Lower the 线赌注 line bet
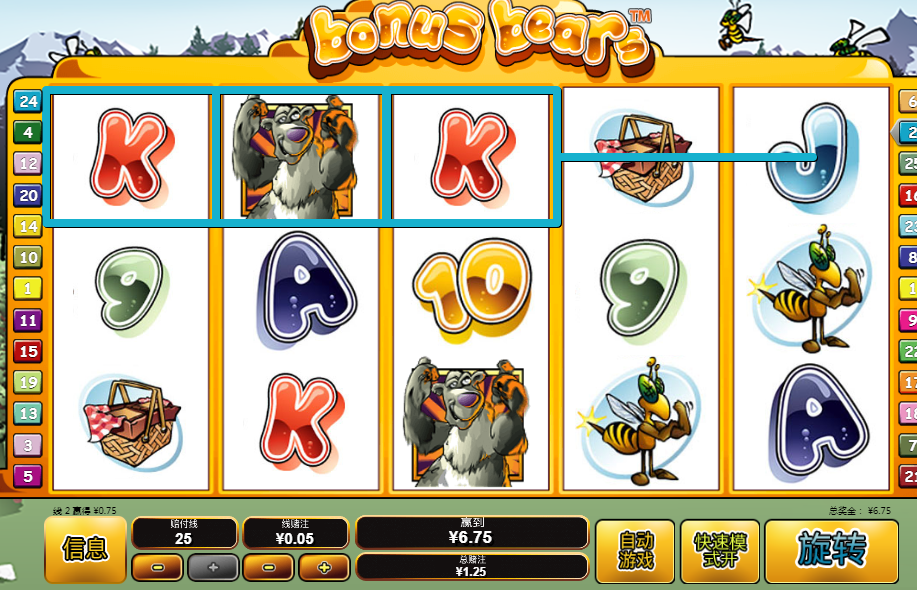 pyautogui.click(x=269, y=568)
